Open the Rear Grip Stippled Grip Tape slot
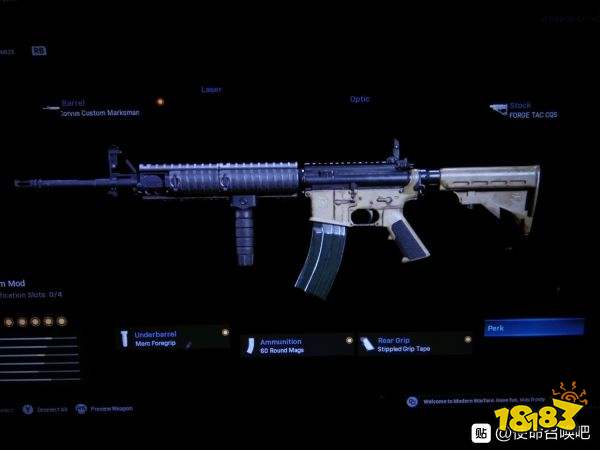Image resolution: width=600 pixels, height=450 pixels. [414, 344]
